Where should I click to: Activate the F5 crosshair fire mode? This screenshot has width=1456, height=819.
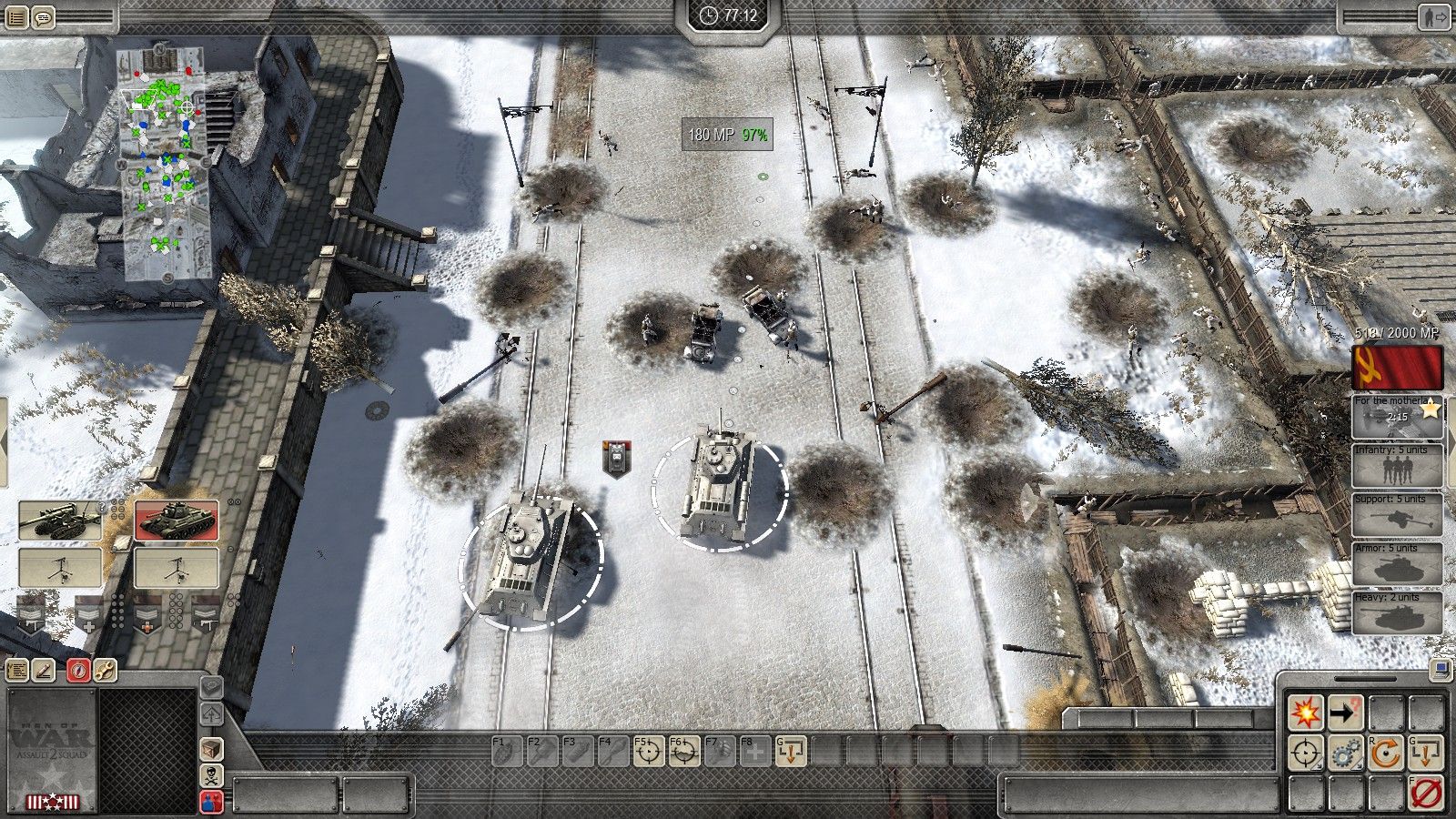[x=649, y=752]
